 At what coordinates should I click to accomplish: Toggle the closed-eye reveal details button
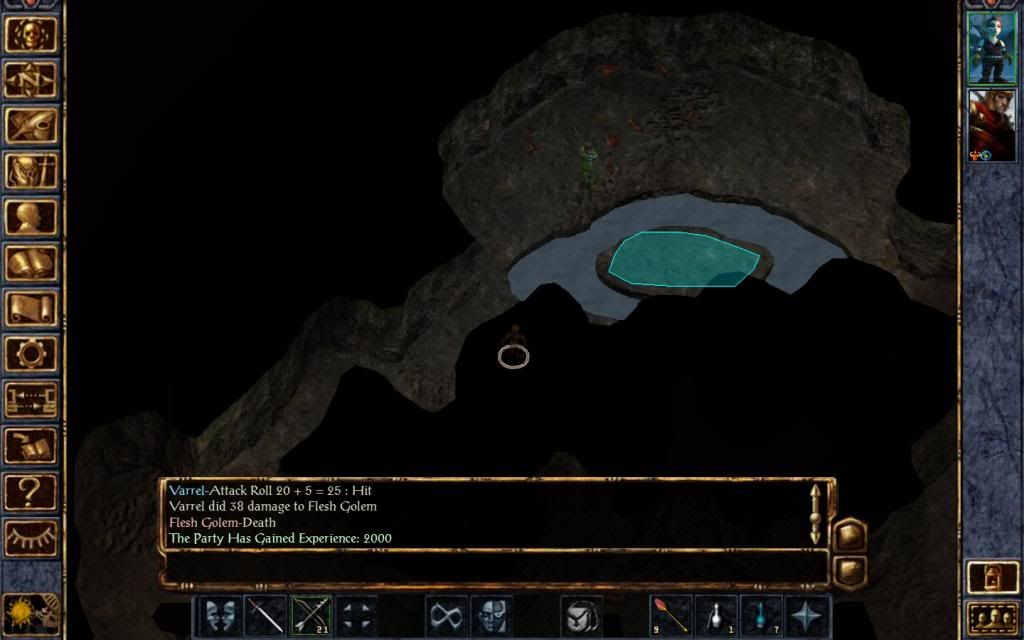click(x=30, y=538)
